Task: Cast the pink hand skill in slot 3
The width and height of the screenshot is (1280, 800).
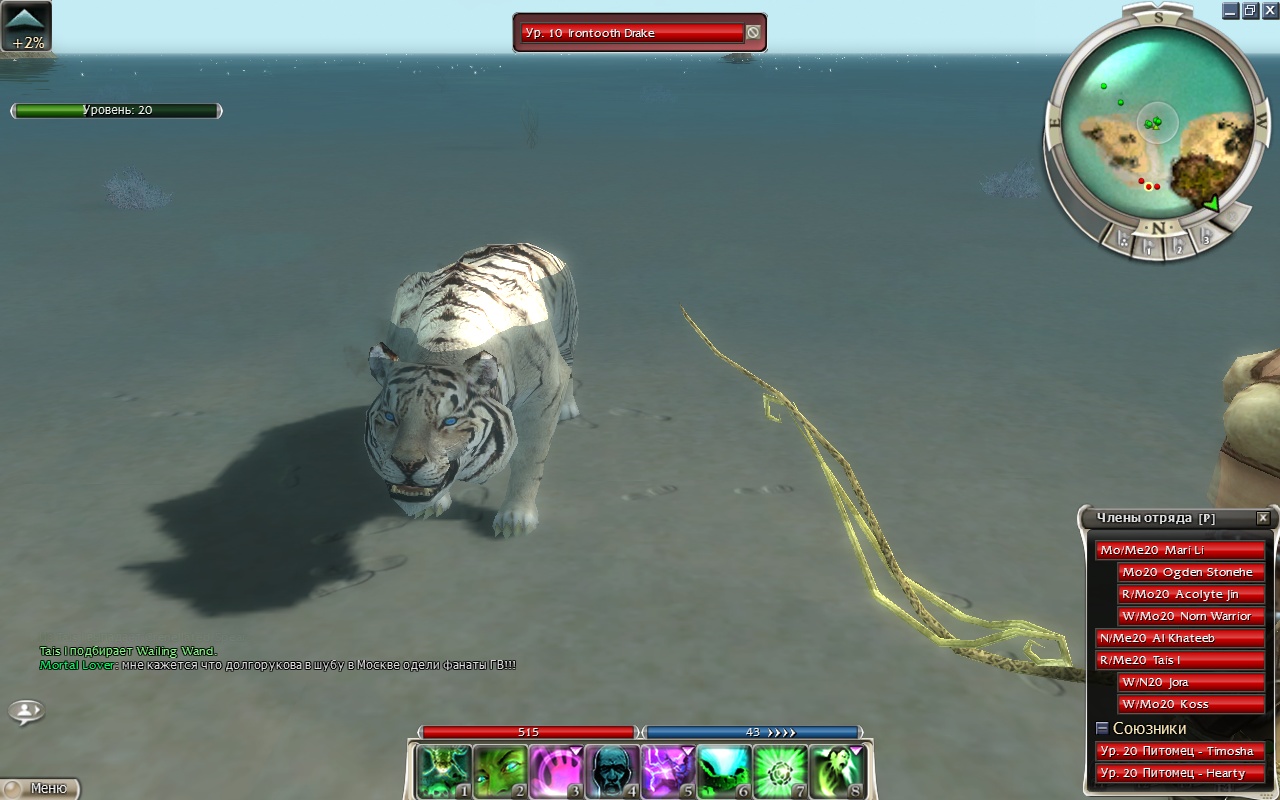Action: click(x=556, y=771)
